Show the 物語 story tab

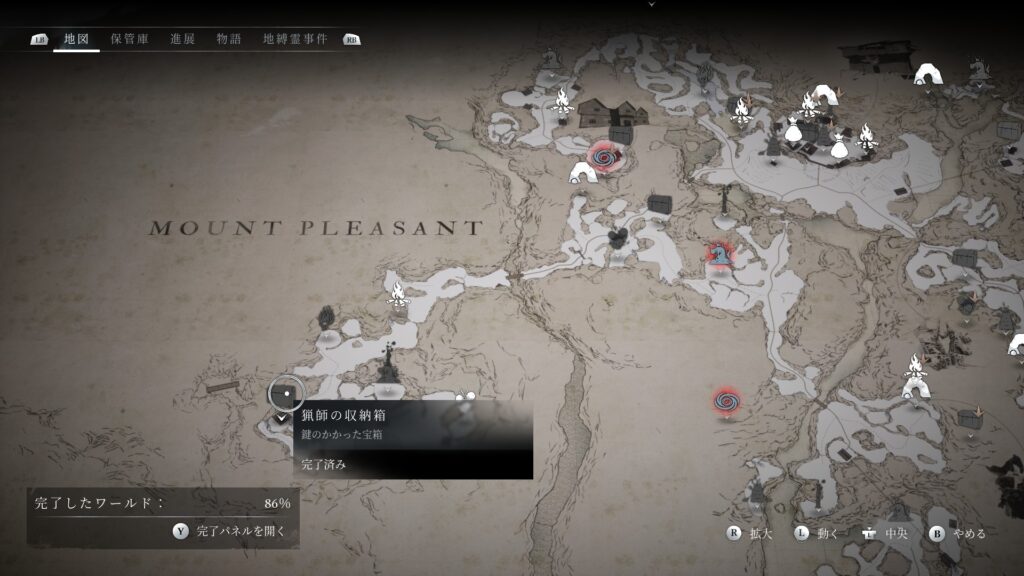[229, 39]
